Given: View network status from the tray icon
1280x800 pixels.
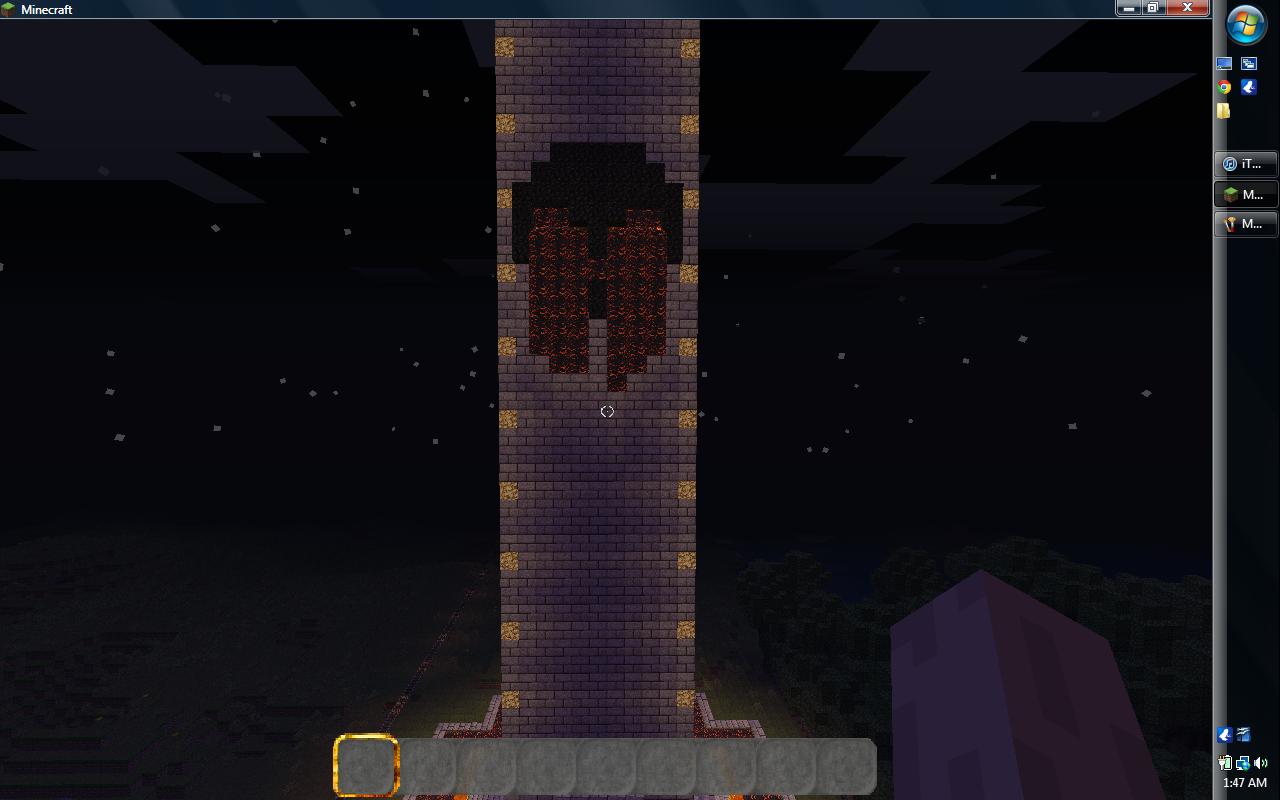Looking at the screenshot, I should click(x=1243, y=763).
